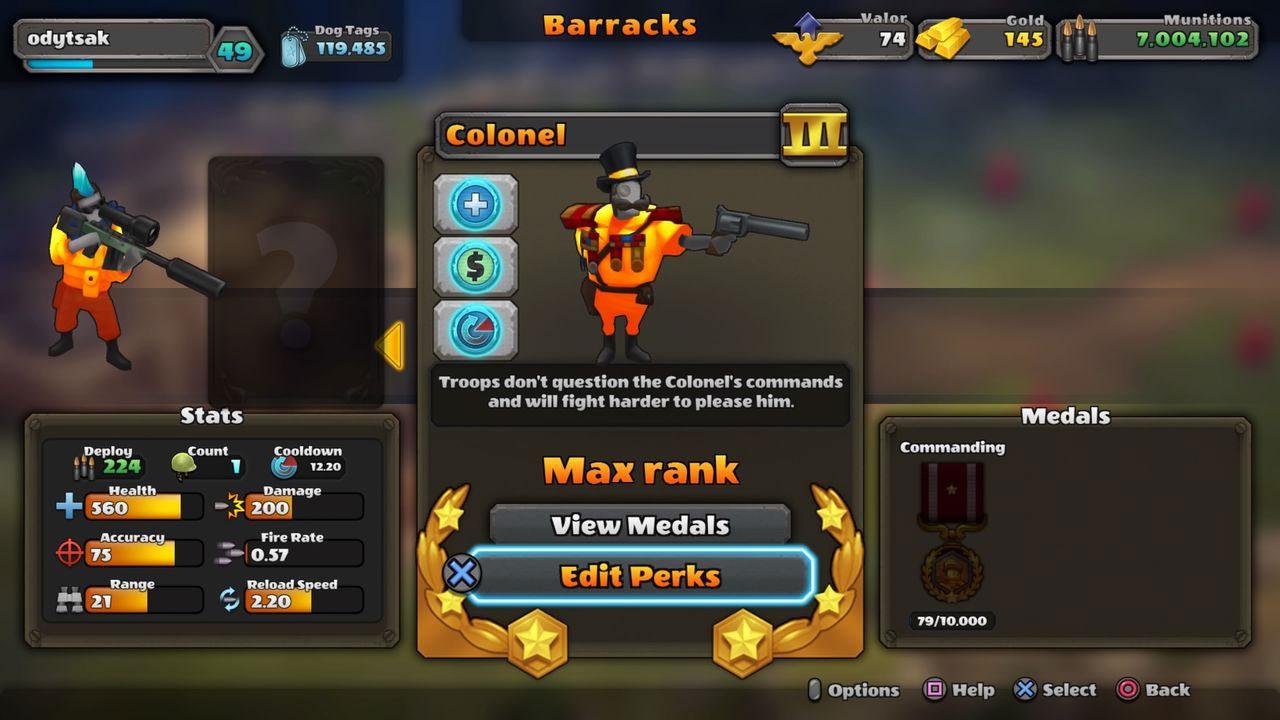Viewport: 1280px width, 720px height.
Task: Click the Colonel rank III badge
Action: tap(814, 134)
